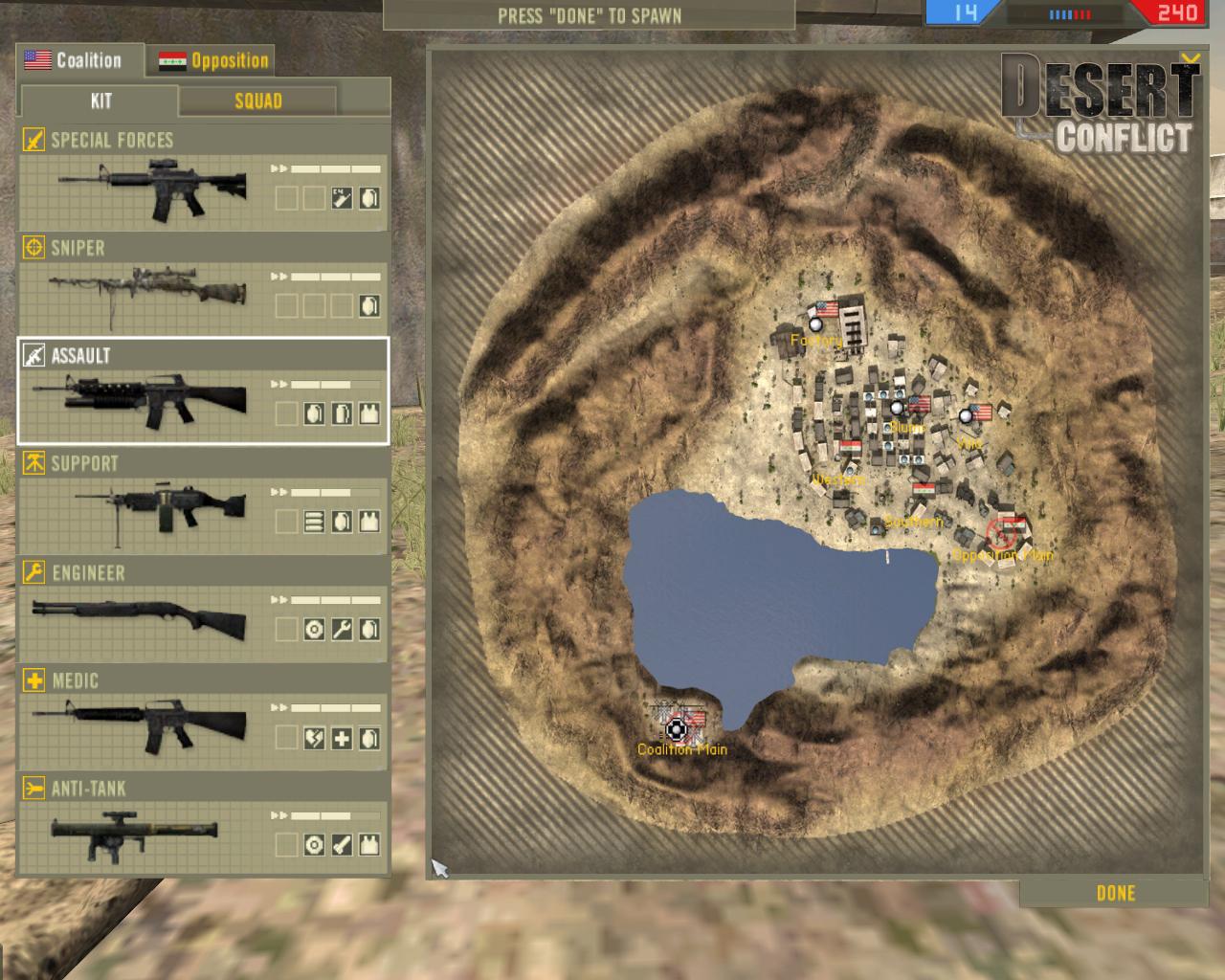Viewport: 1225px width, 980px height.
Task: Select the Support kit
Action: tap(203, 502)
